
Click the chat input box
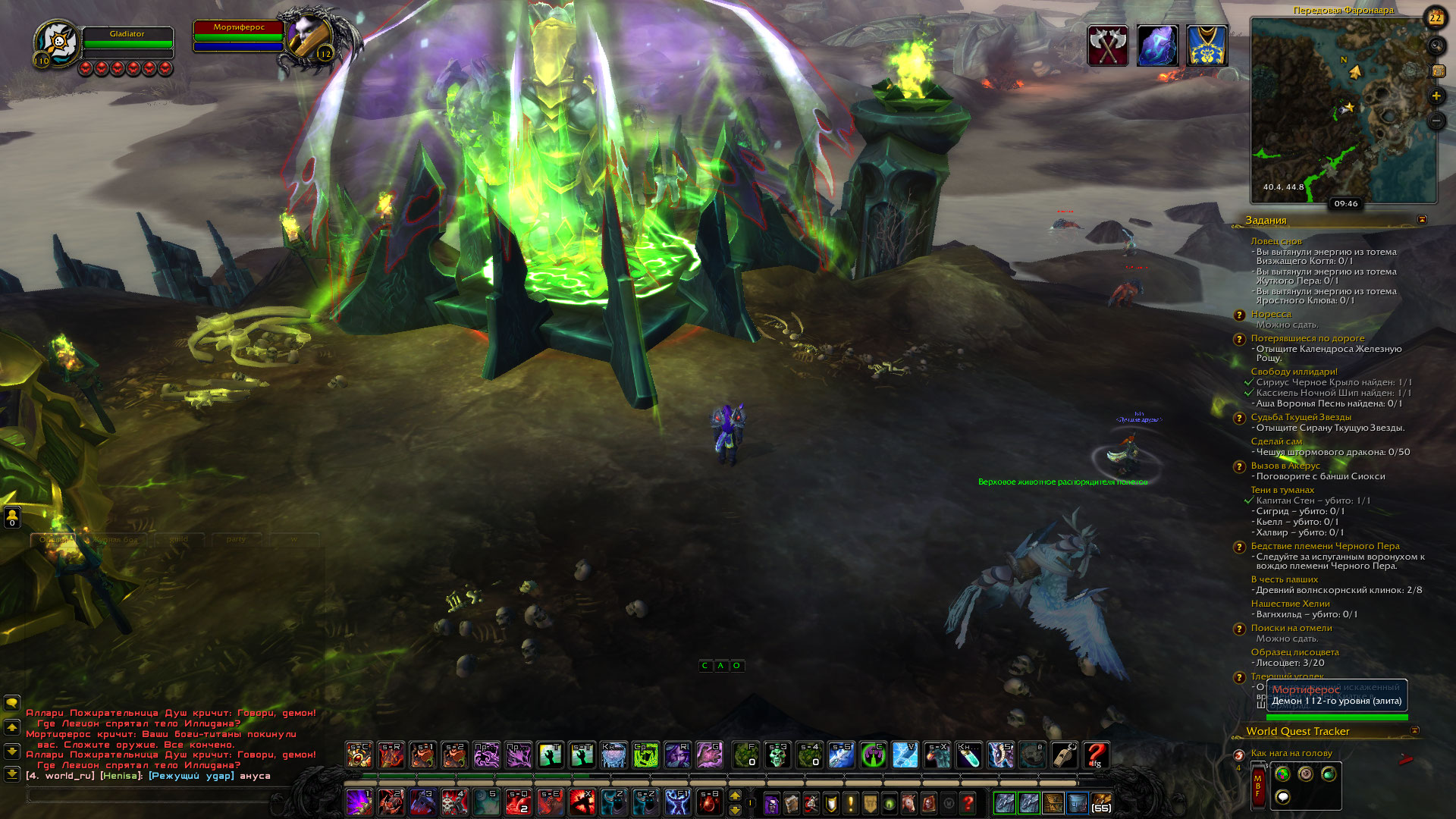[x=152, y=795]
